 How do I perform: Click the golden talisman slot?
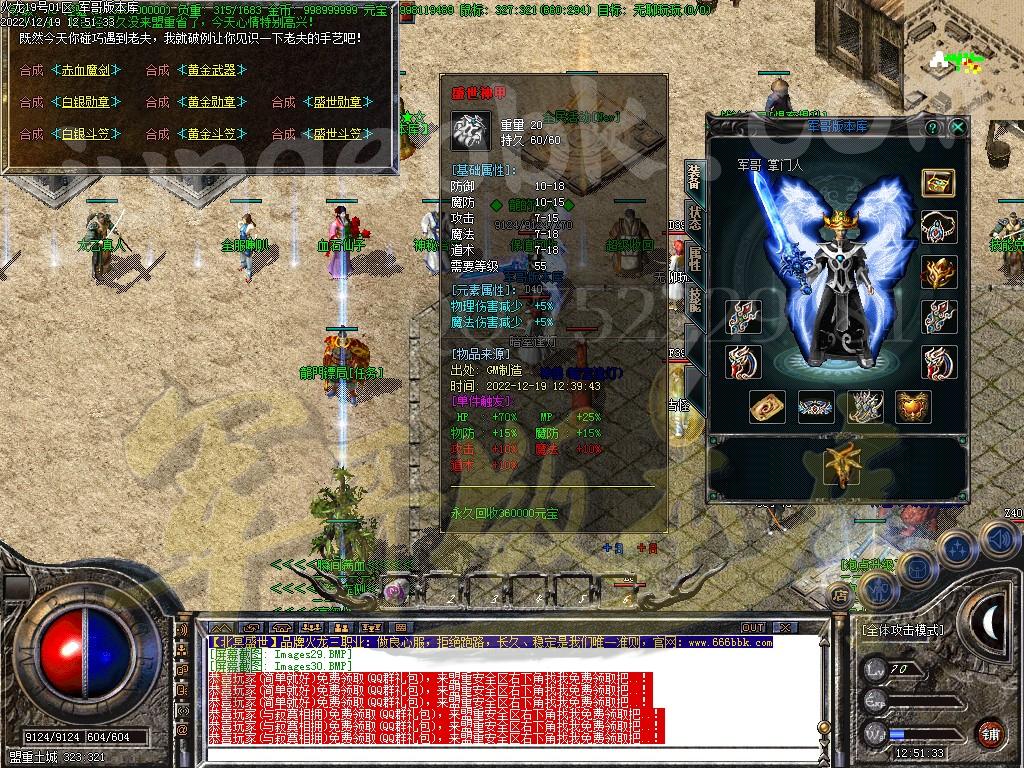tap(768, 406)
